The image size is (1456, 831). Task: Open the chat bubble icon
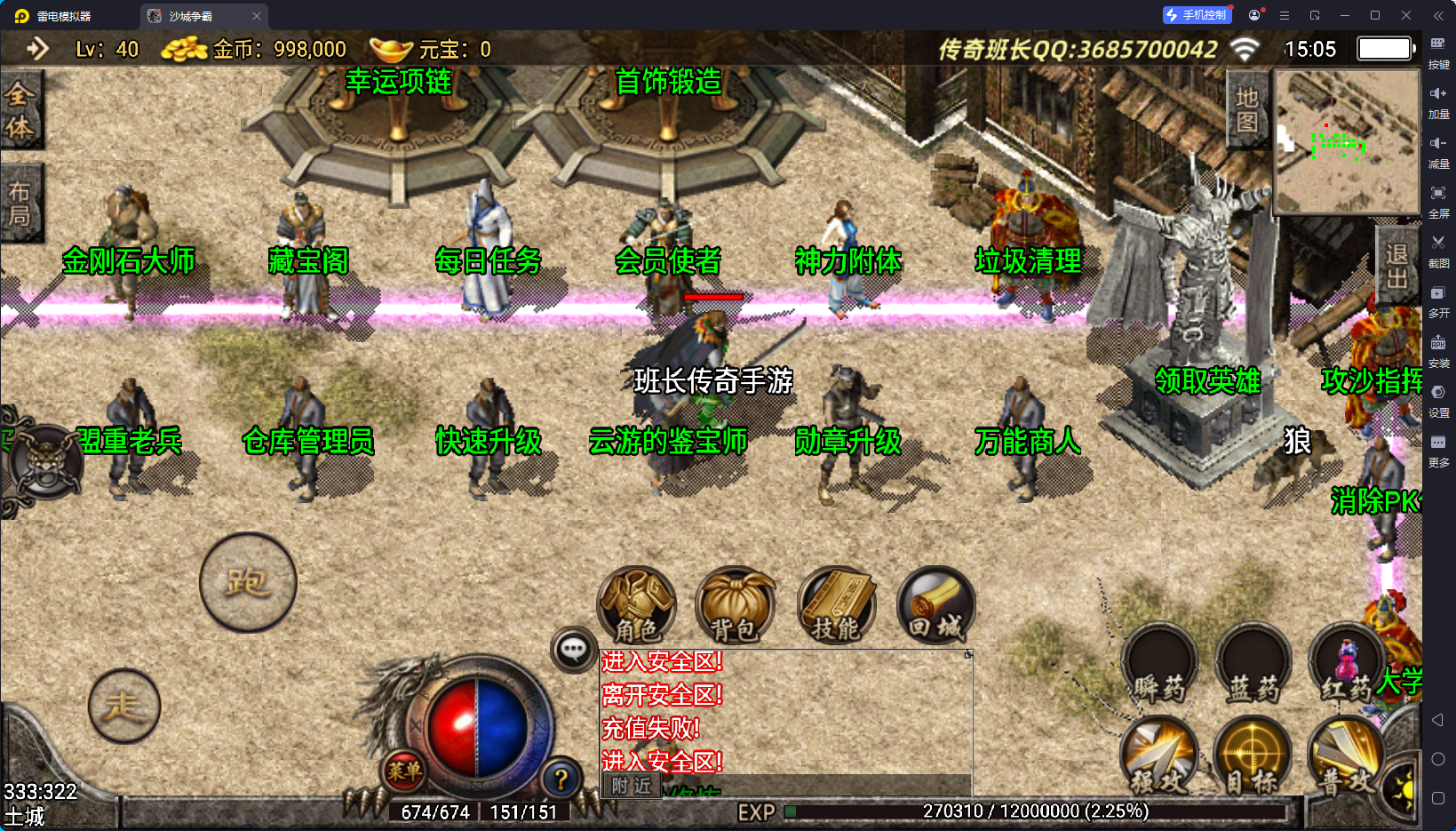(x=573, y=650)
